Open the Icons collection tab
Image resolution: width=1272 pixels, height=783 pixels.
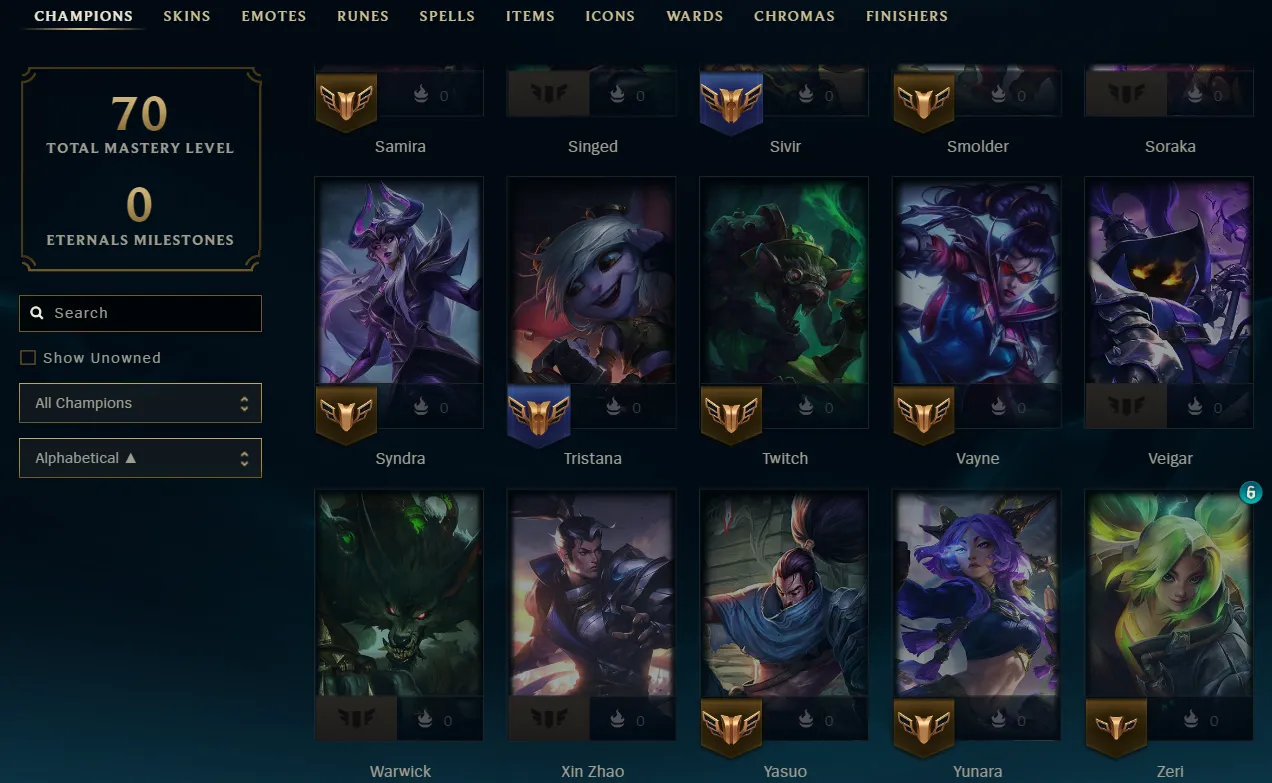click(610, 16)
